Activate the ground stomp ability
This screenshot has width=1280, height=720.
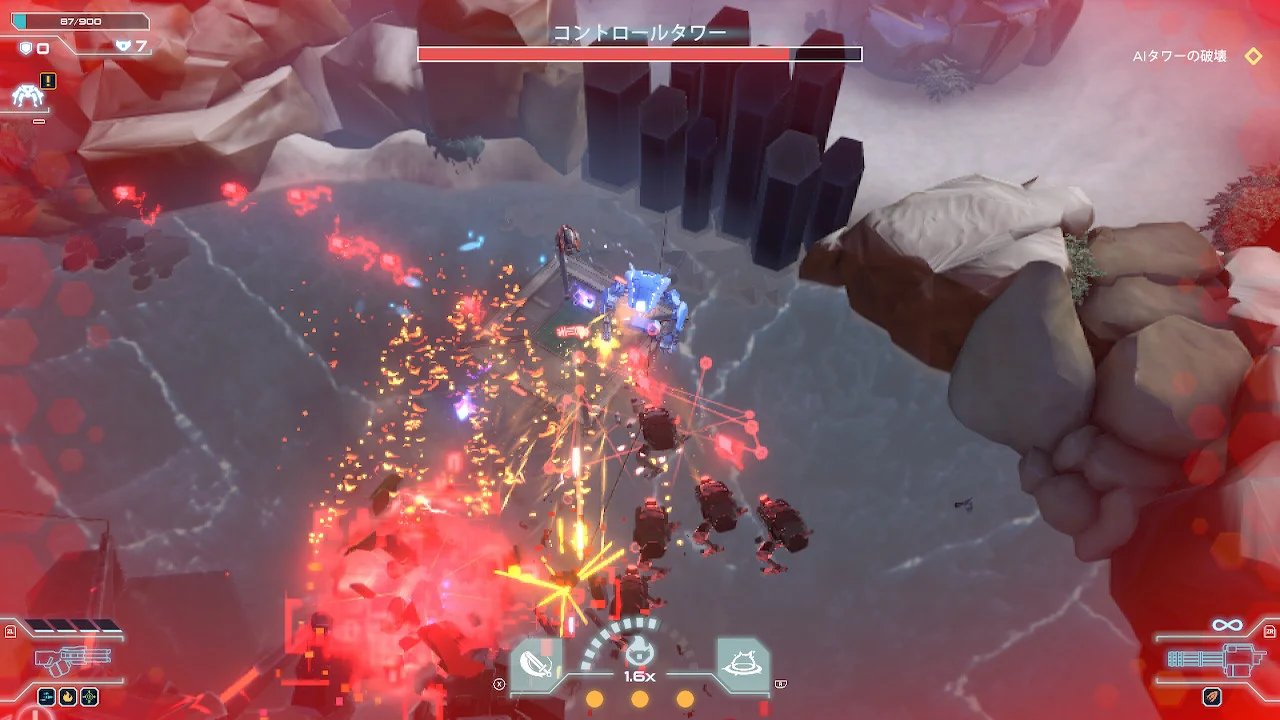coord(743,661)
